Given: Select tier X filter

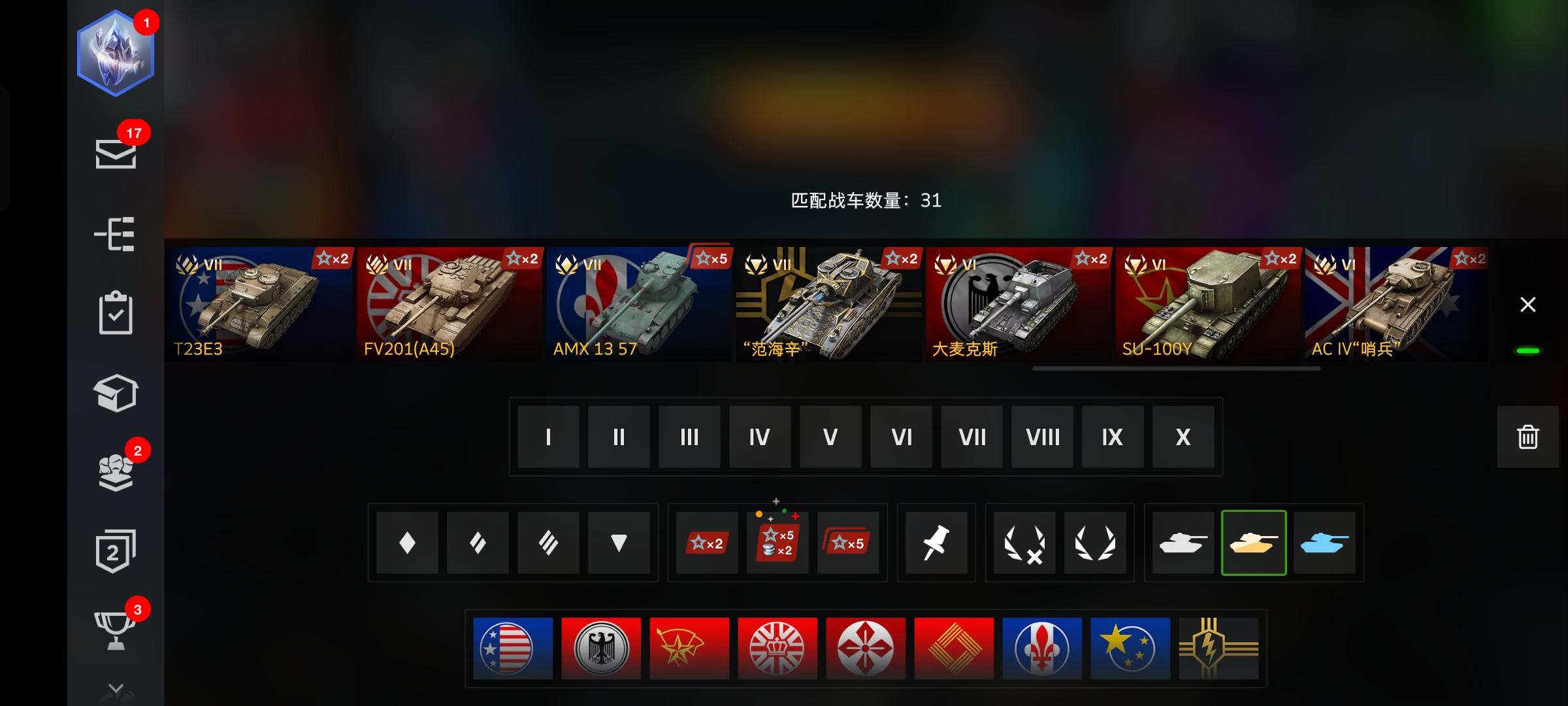Looking at the screenshot, I should (1182, 437).
